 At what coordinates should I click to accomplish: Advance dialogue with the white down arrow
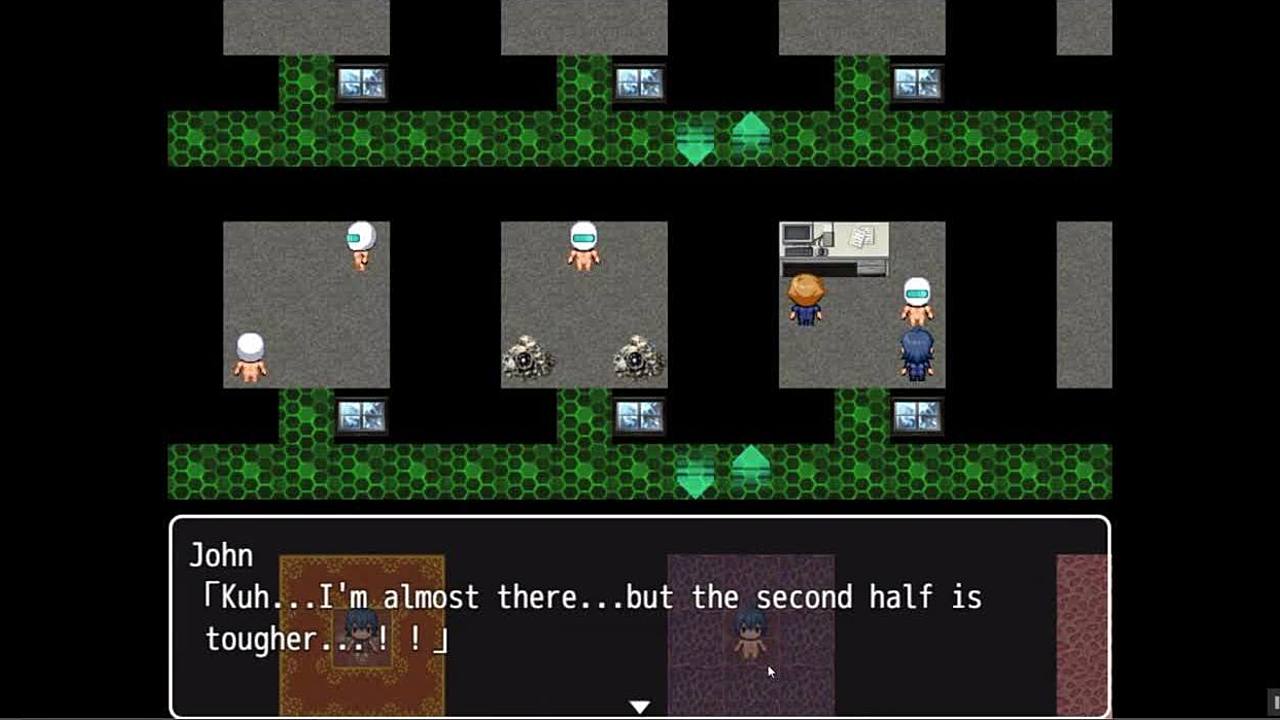[x=639, y=706]
